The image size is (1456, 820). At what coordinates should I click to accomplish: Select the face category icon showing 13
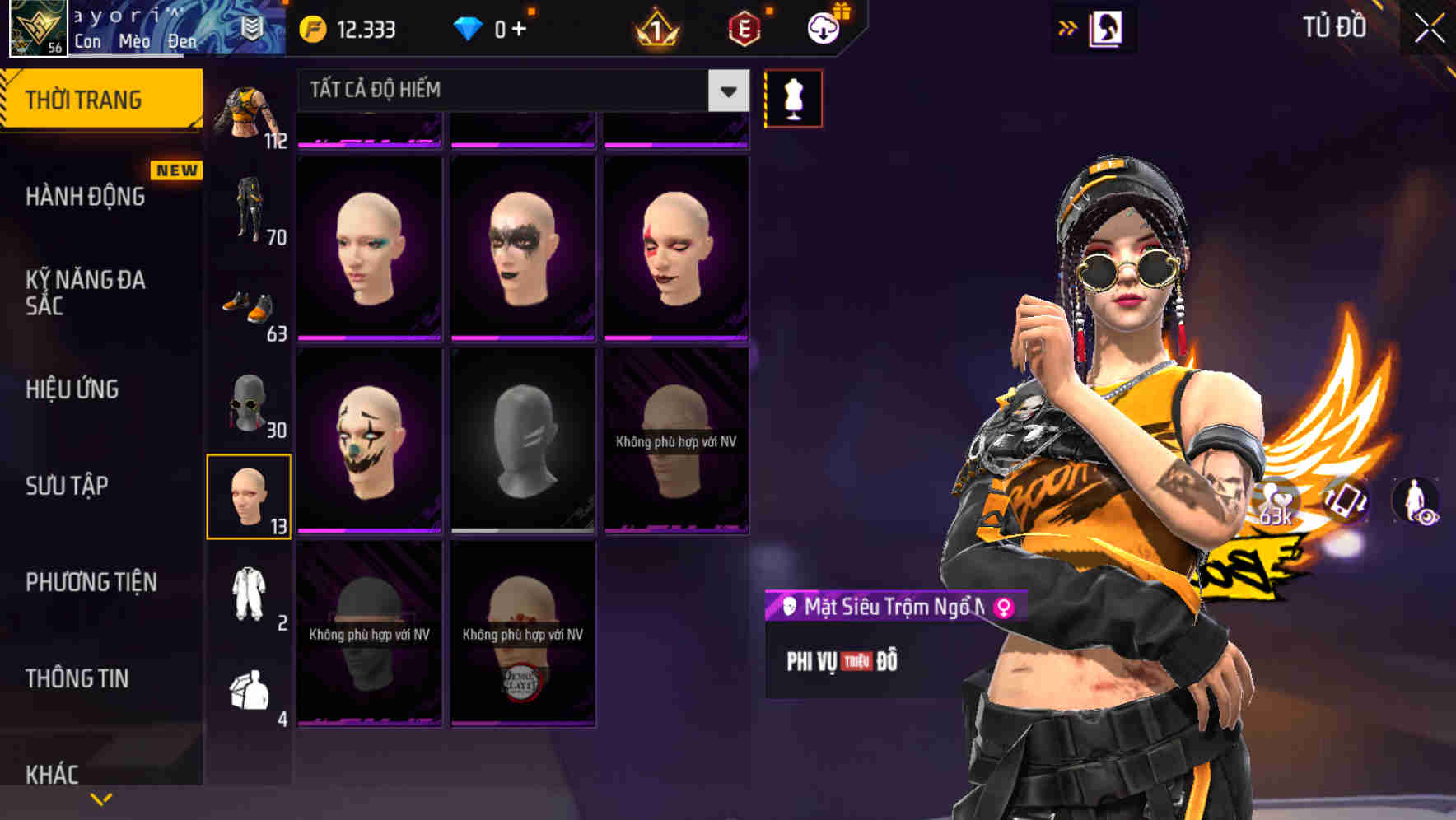[250, 494]
